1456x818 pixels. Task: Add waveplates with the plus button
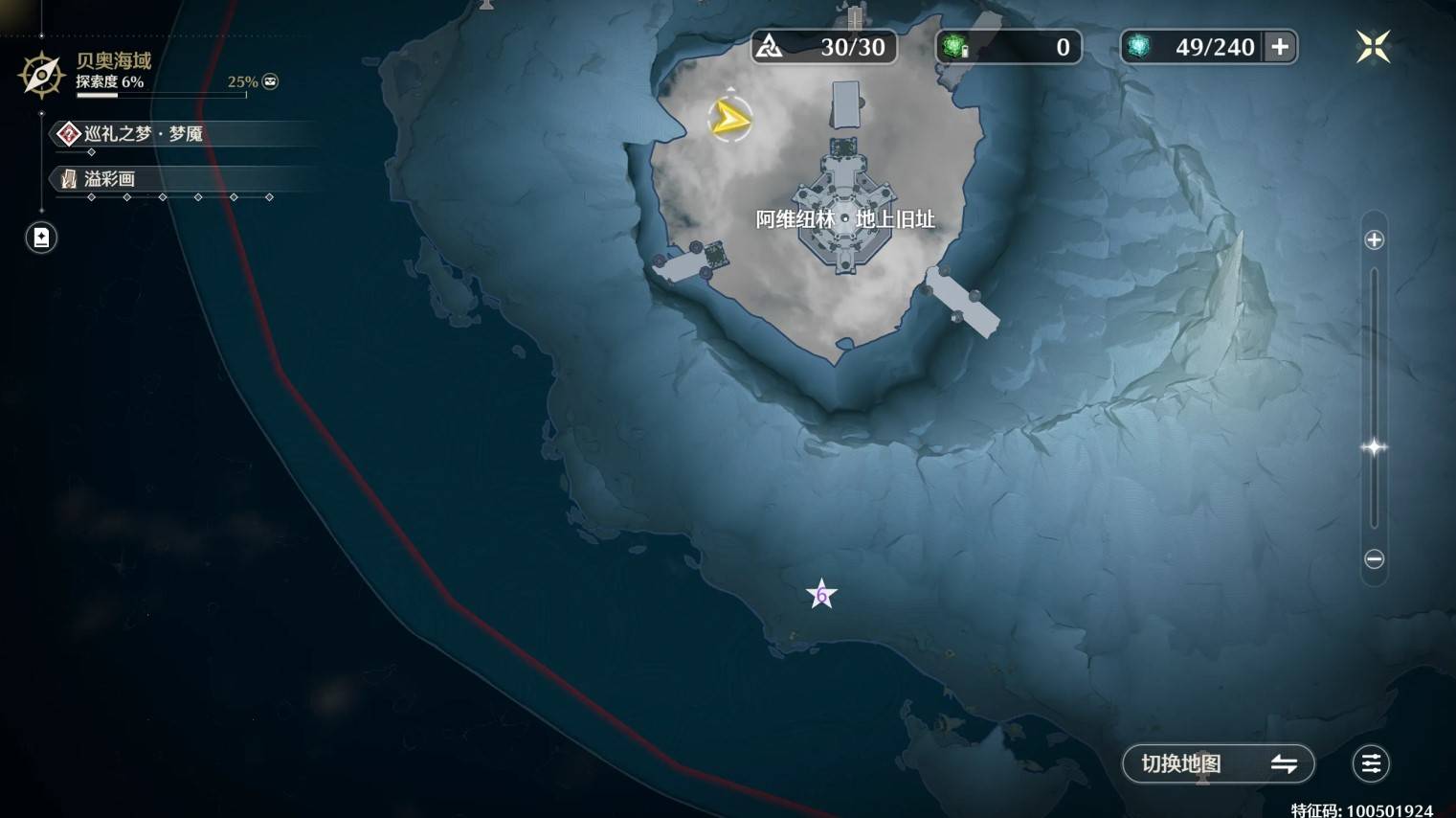tap(1280, 47)
